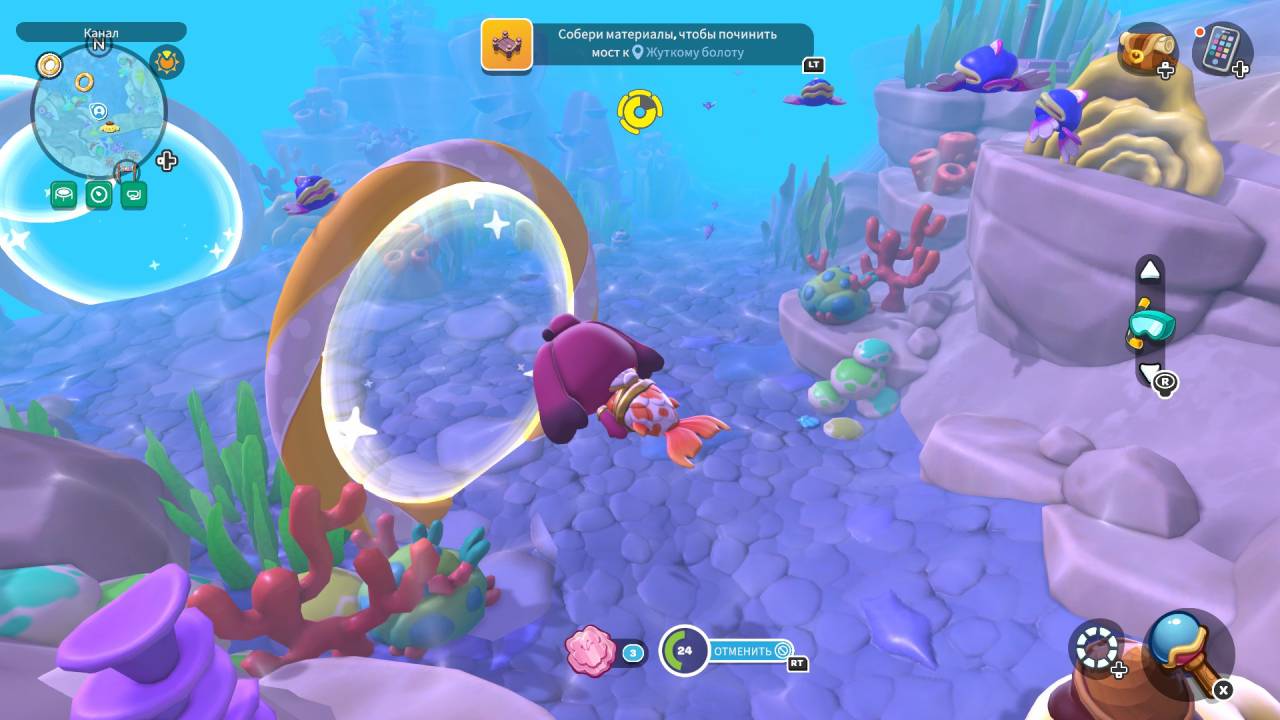Click the down arrow on the tool selector
Image resolution: width=1280 pixels, height=720 pixels.
(x=1150, y=374)
